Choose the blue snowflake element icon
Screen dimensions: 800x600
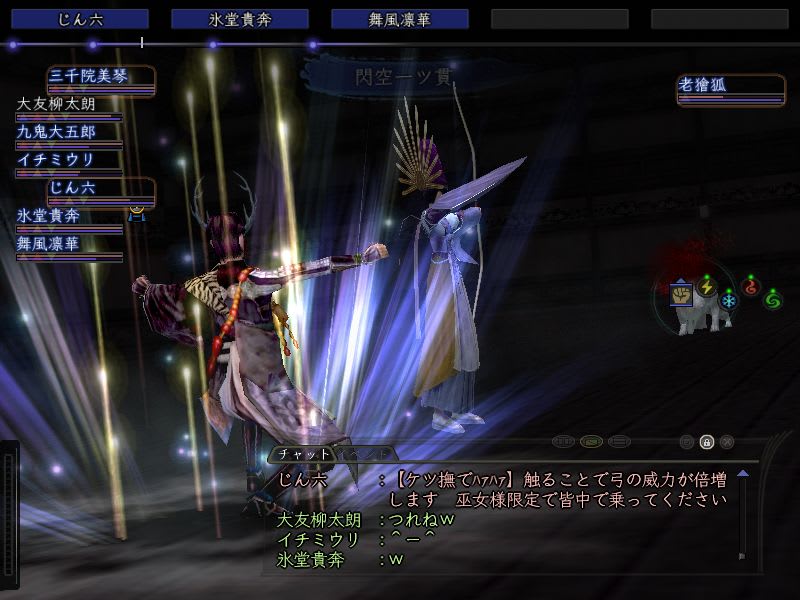[728, 300]
